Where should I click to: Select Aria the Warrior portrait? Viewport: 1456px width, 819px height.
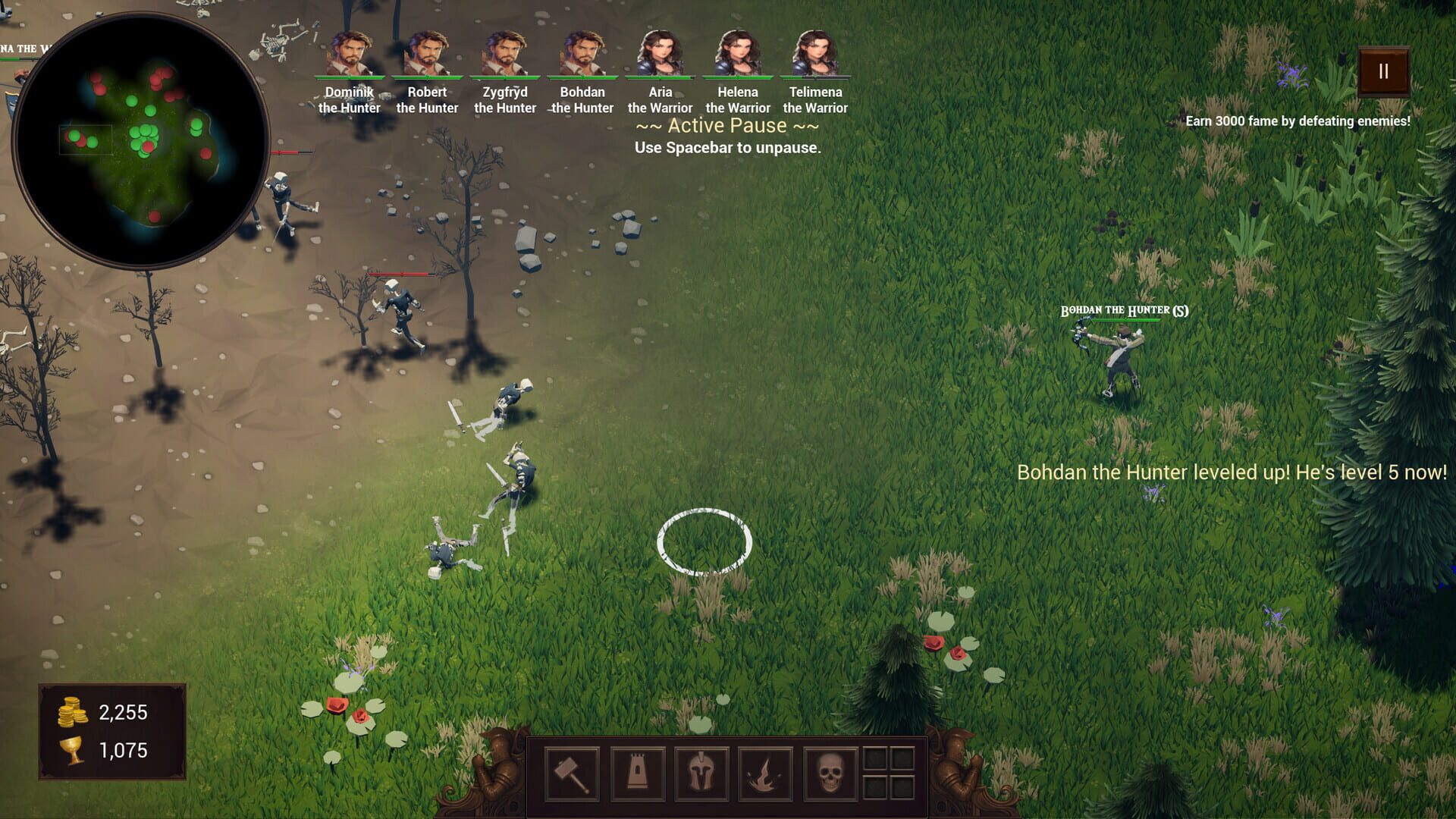[x=658, y=53]
